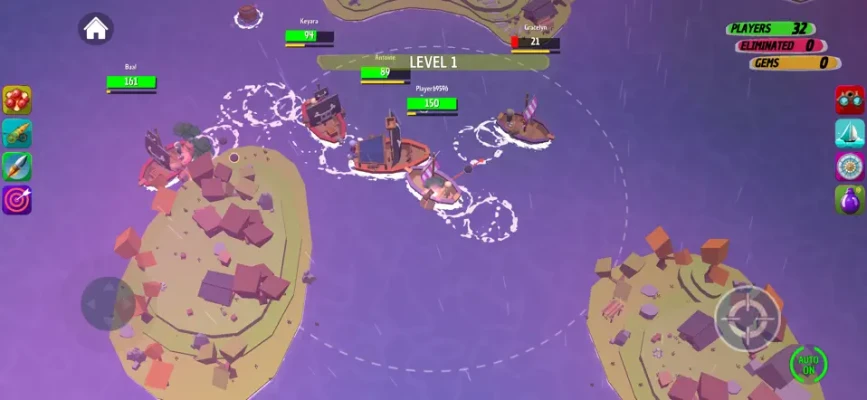
Task: Toggle the Auto On firing switch
Action: [808, 363]
